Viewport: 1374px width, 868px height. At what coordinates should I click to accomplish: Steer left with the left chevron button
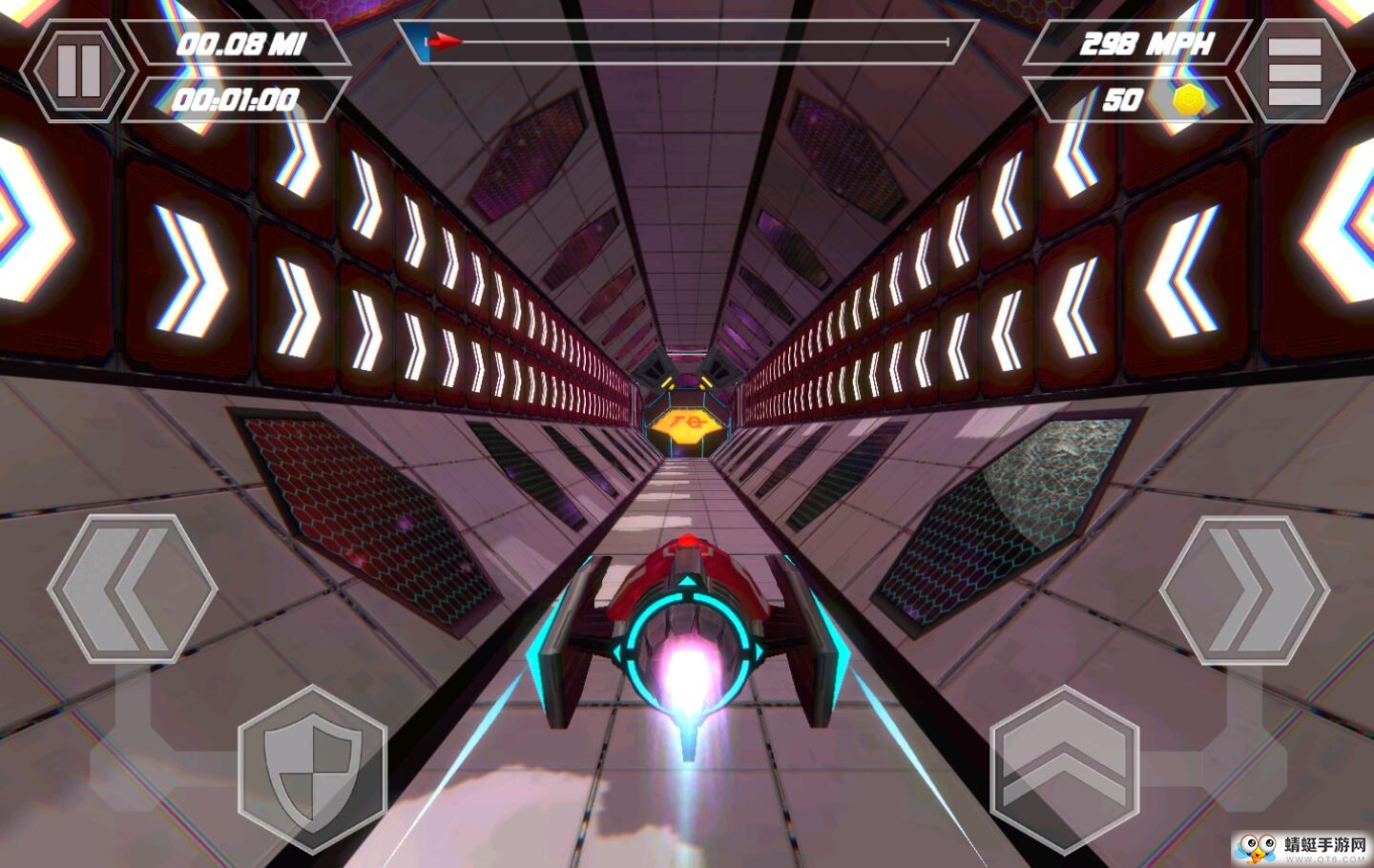pos(132,589)
